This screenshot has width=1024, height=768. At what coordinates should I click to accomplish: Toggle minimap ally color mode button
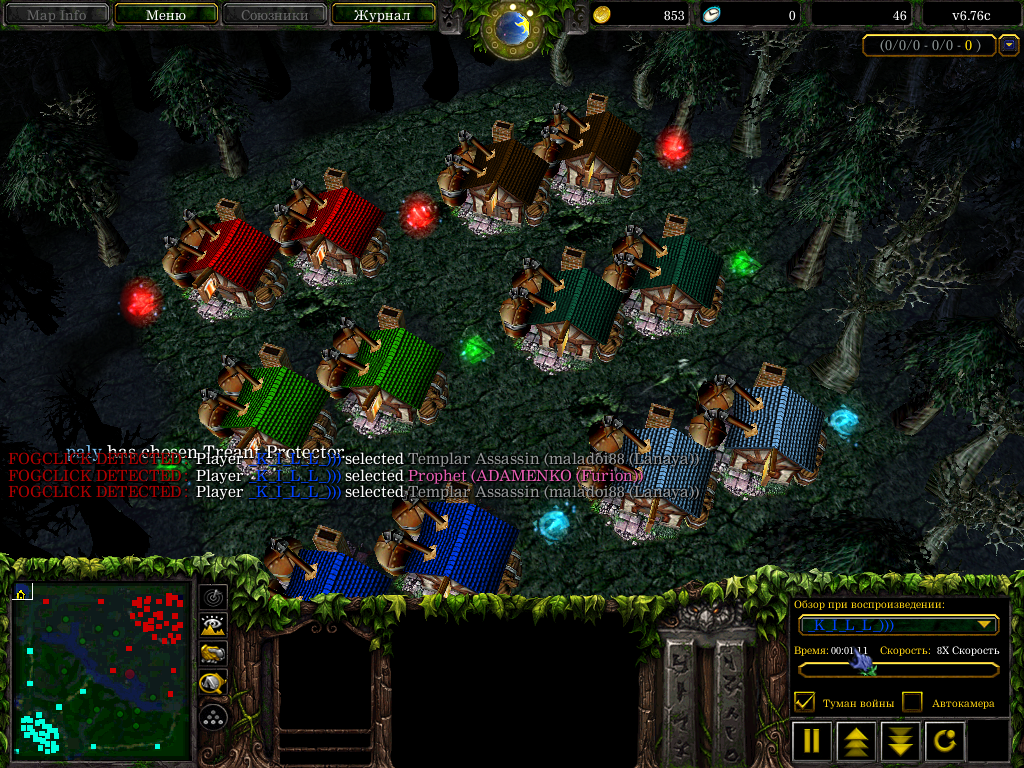tap(213, 655)
